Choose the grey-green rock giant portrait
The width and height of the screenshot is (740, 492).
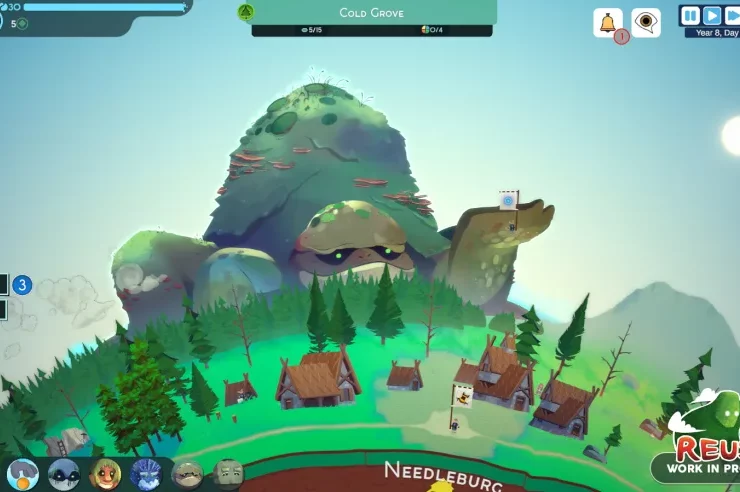click(x=228, y=473)
